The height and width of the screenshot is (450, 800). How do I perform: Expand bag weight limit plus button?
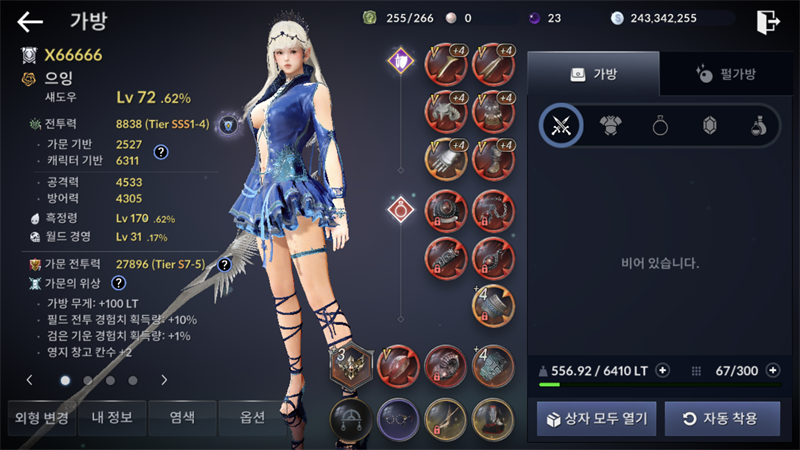pos(662,370)
